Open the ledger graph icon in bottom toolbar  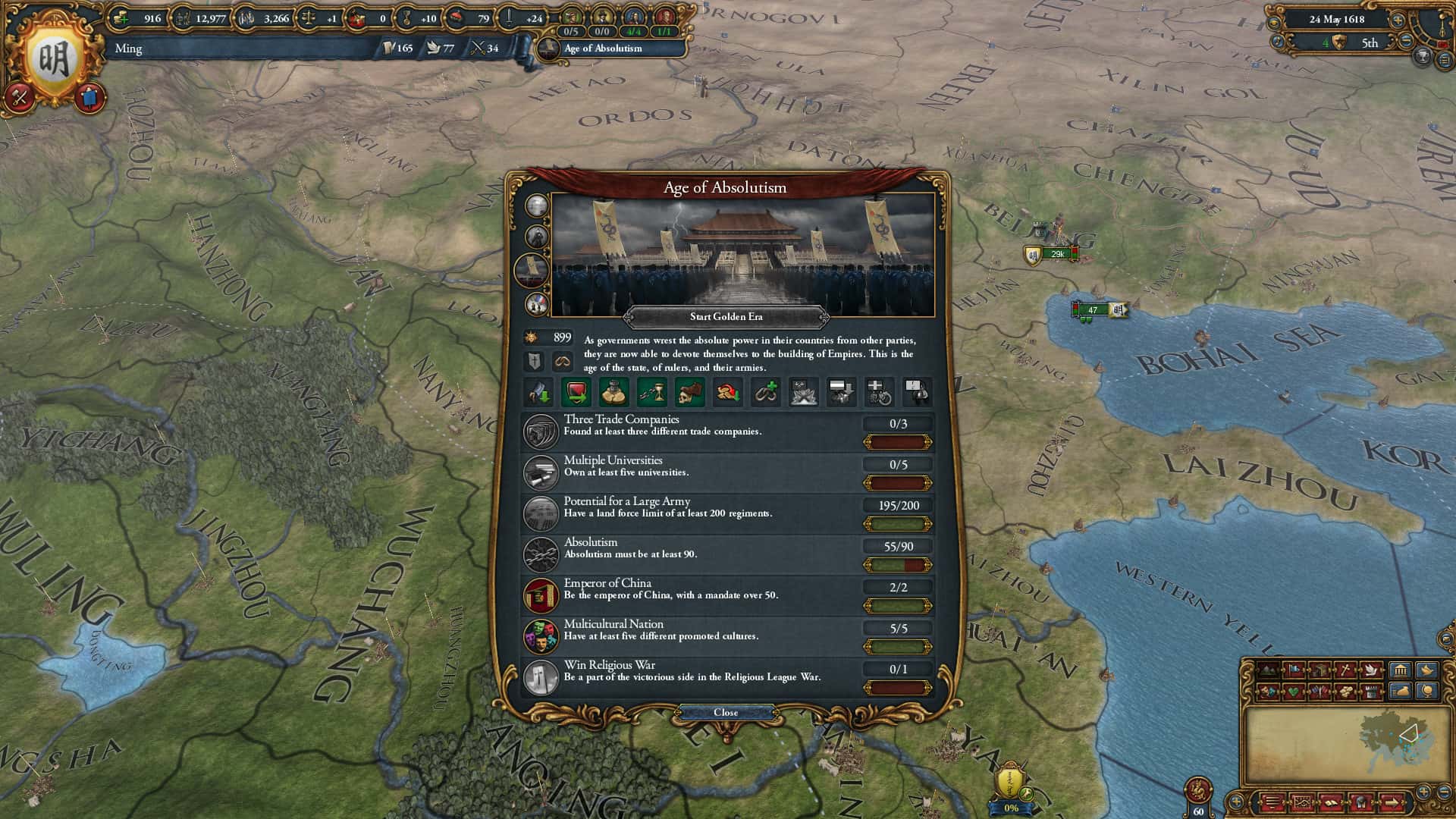(x=1302, y=802)
